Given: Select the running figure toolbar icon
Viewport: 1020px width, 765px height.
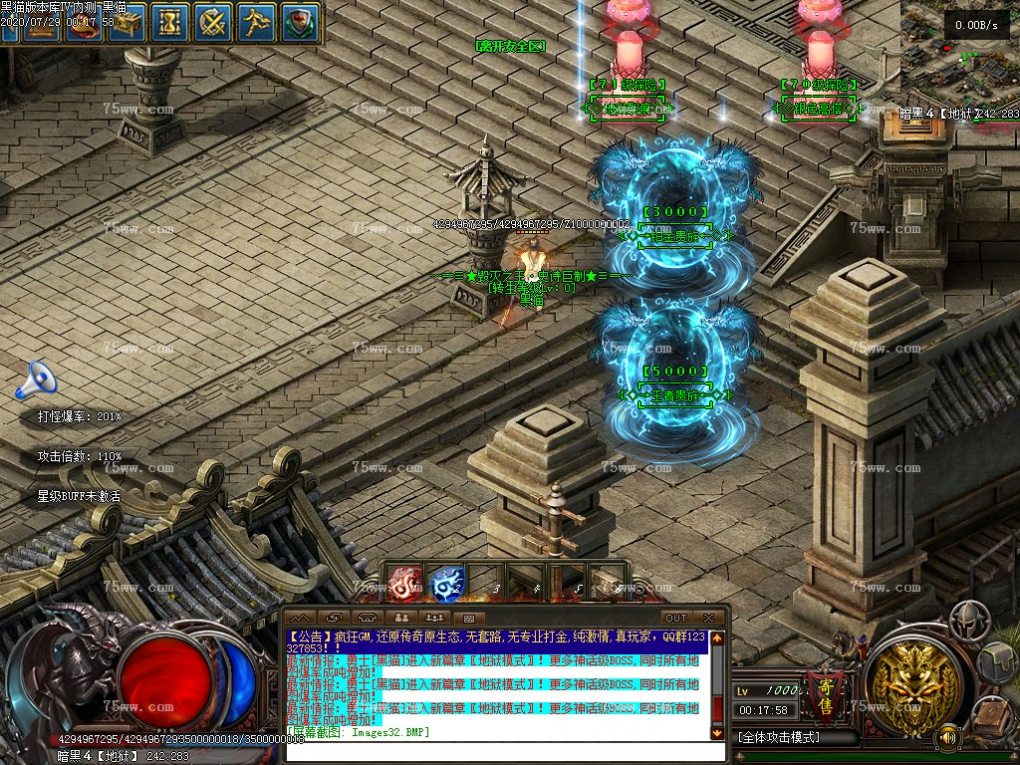Looking at the screenshot, I should click(257, 22).
